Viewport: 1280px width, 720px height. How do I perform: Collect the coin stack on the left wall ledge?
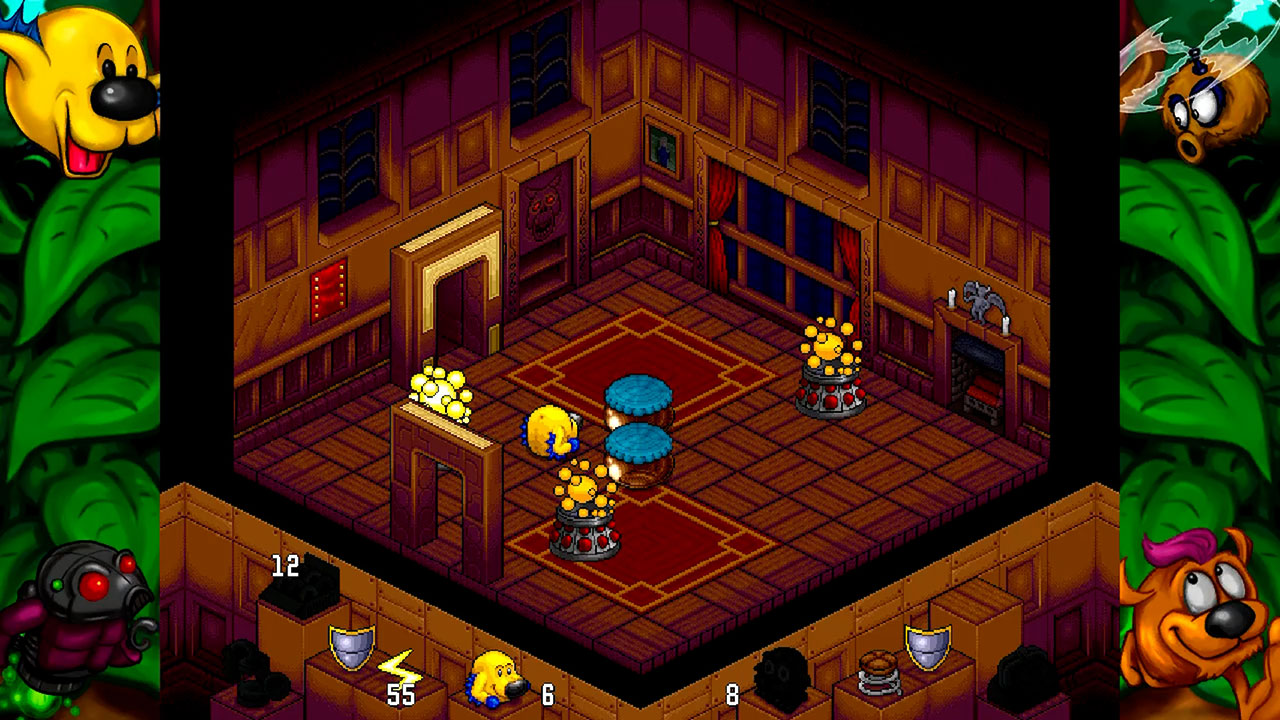[x=440, y=392]
